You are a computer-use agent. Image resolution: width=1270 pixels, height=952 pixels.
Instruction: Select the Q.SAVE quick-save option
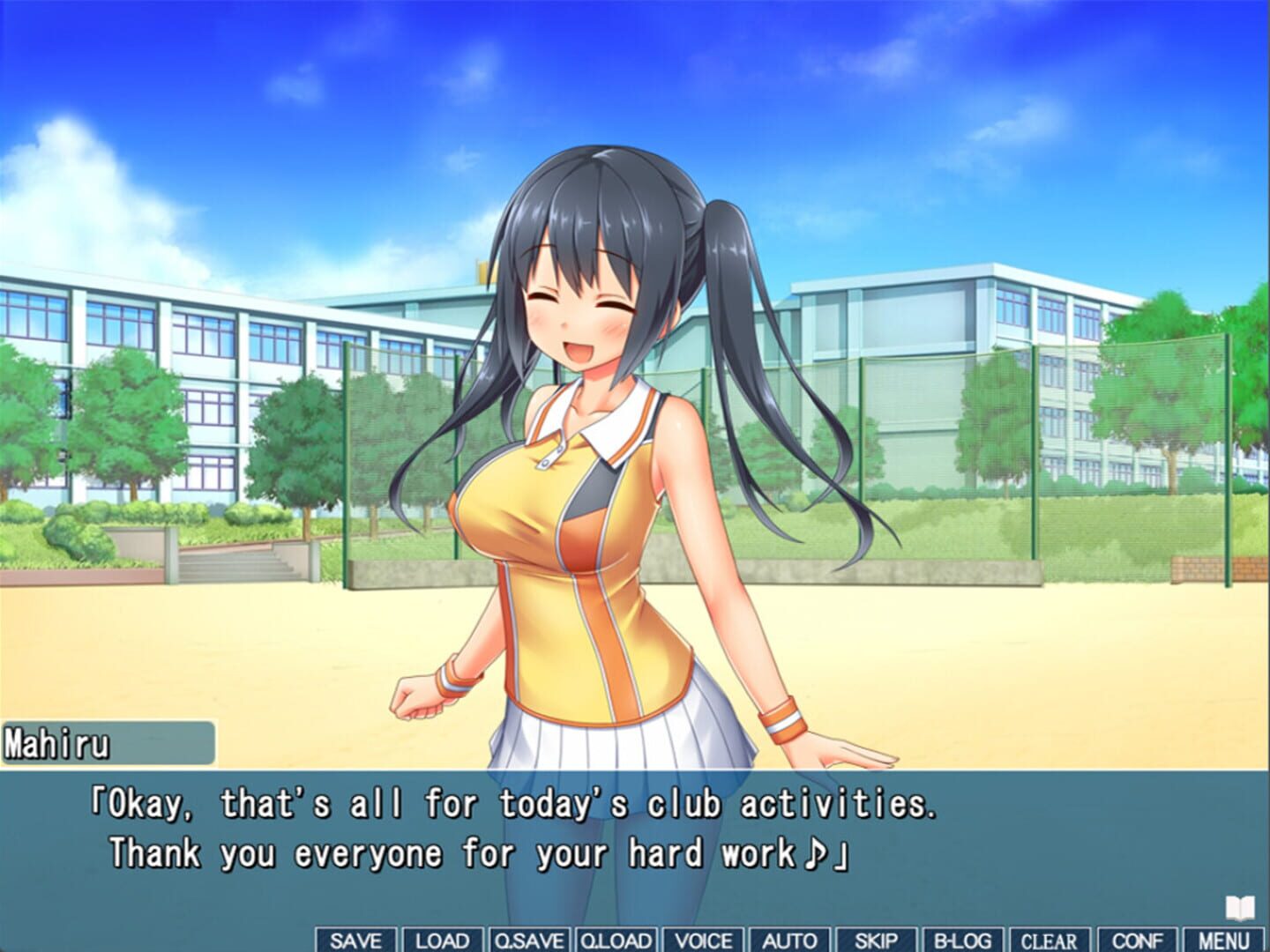click(527, 941)
